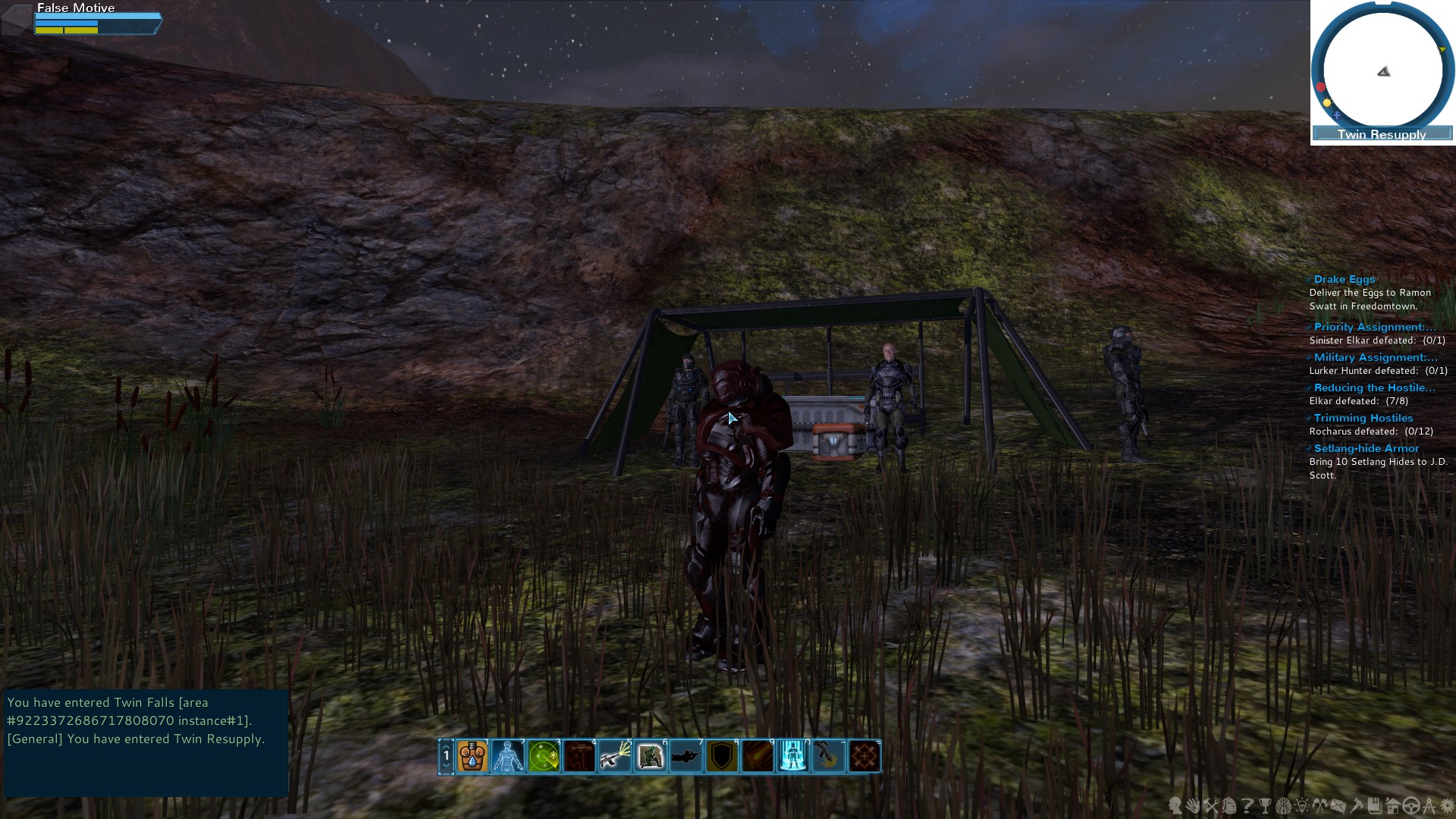Activate the sneak ability in hotbar slot 6

[x=650, y=756]
